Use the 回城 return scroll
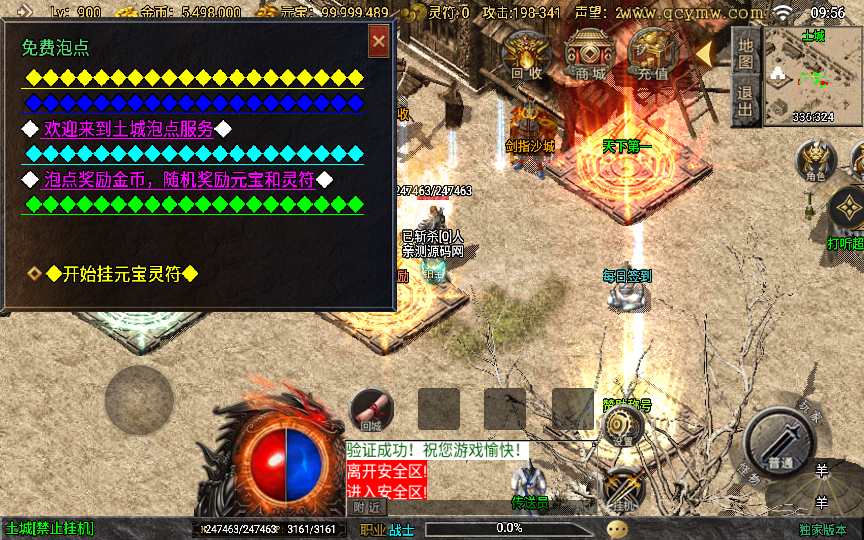The image size is (864, 540). (x=371, y=409)
